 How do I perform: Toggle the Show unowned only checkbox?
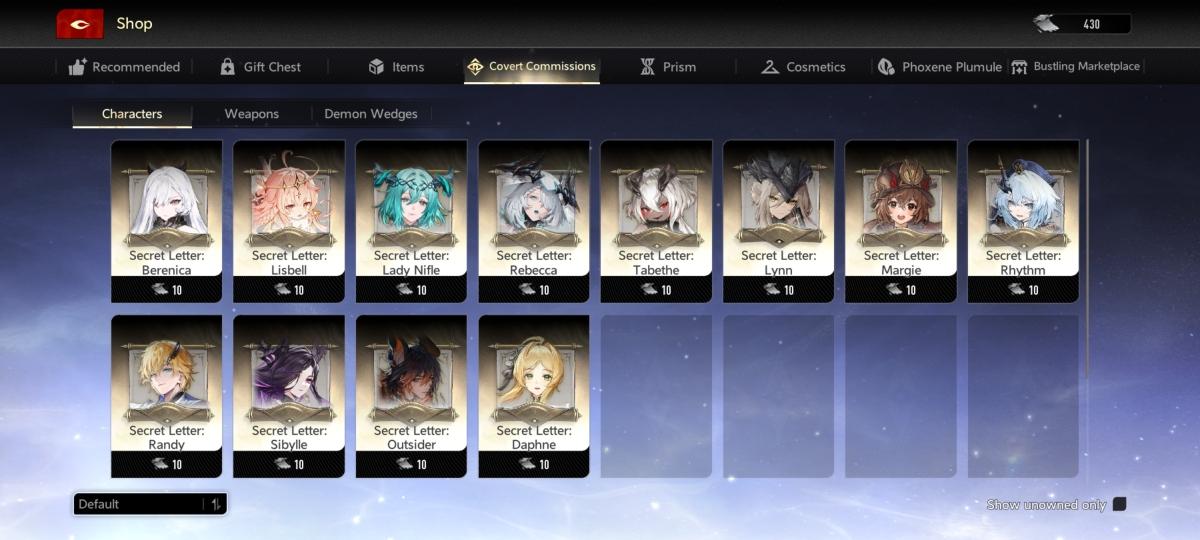pyautogui.click(x=1119, y=504)
